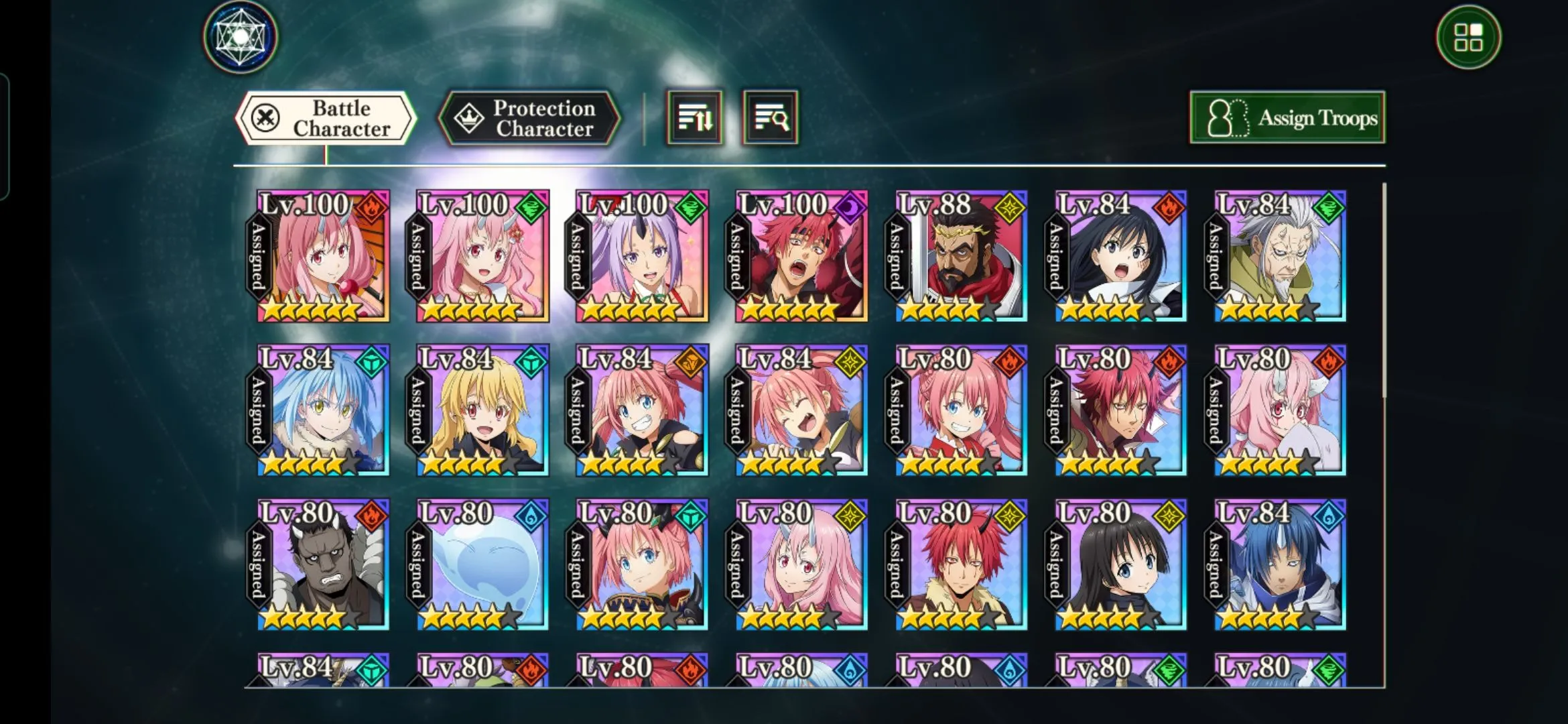This screenshot has width=1568, height=724.
Task: Choose the Lv.80 blue slime character card
Action: tap(482, 564)
